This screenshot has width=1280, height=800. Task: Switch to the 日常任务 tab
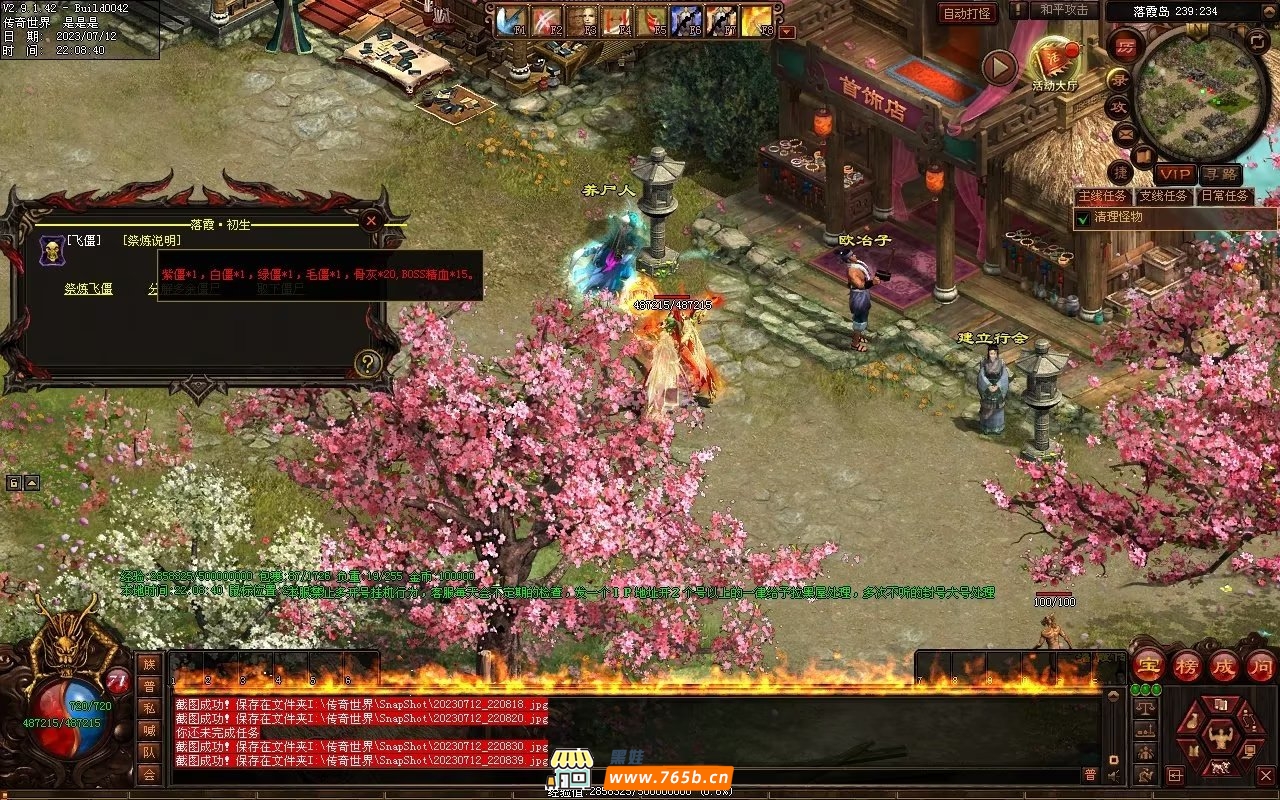1225,196
